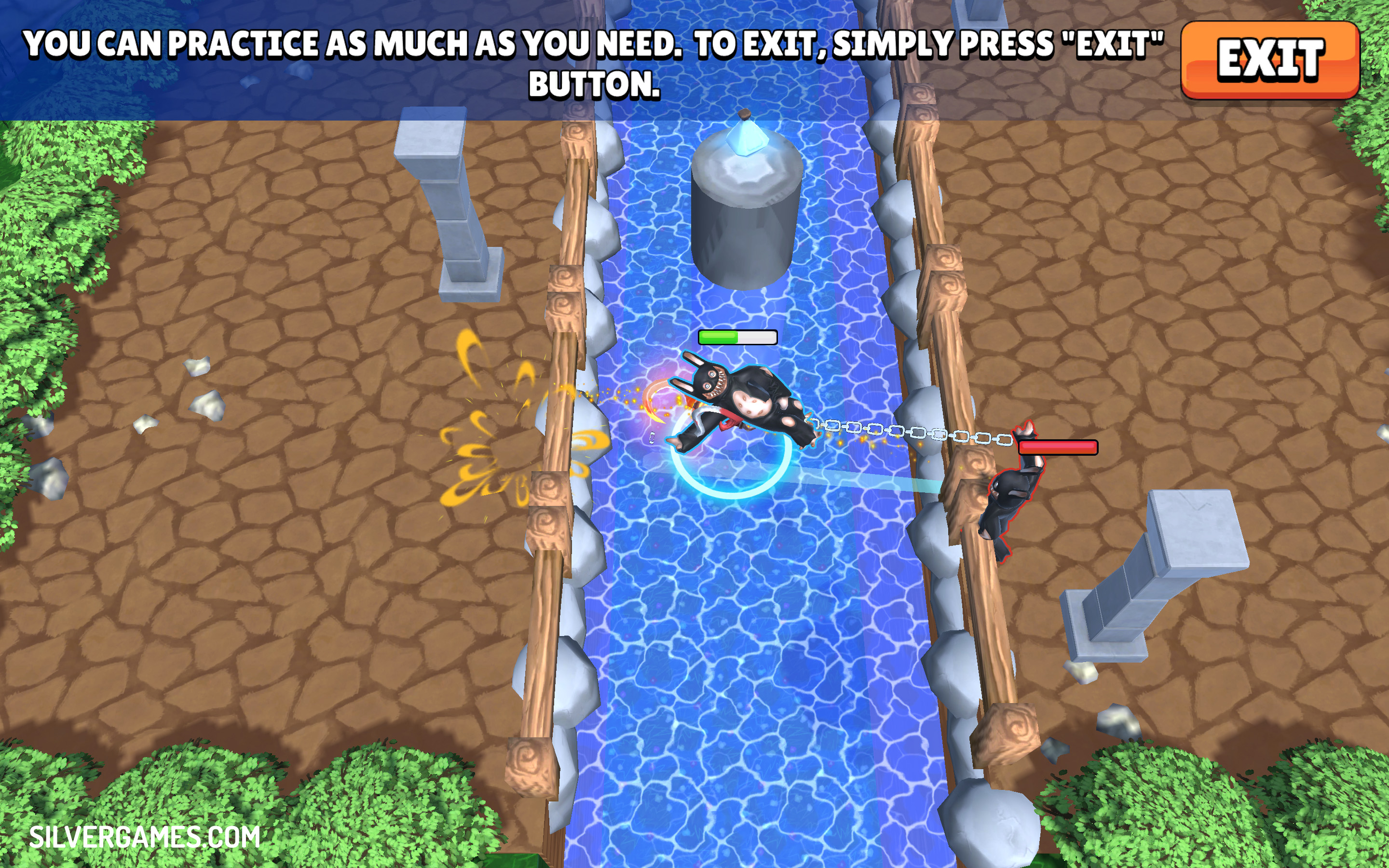
Task: Exit practice mode with the orange EXIT button
Action: [1269, 60]
